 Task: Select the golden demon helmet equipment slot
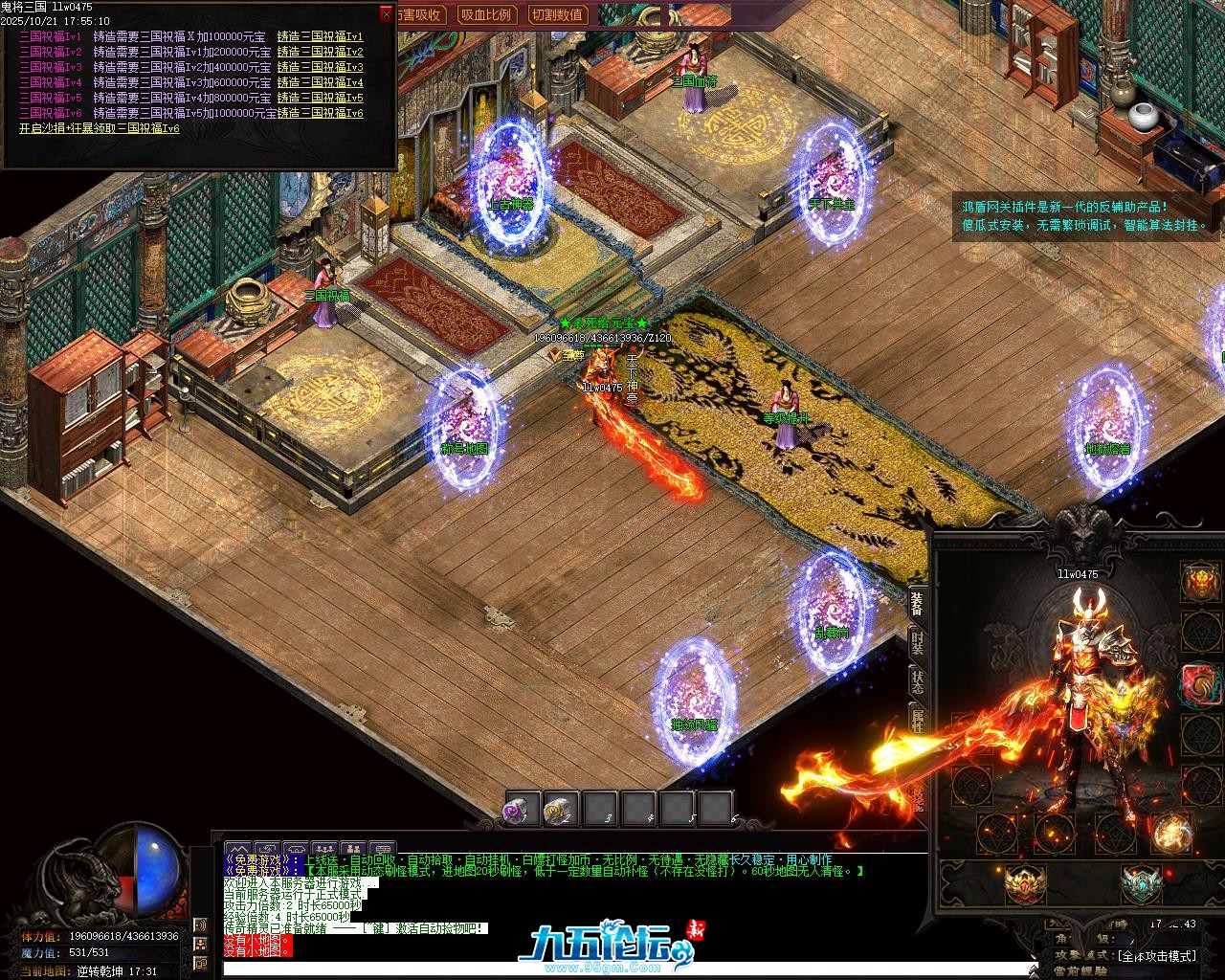point(1200,581)
